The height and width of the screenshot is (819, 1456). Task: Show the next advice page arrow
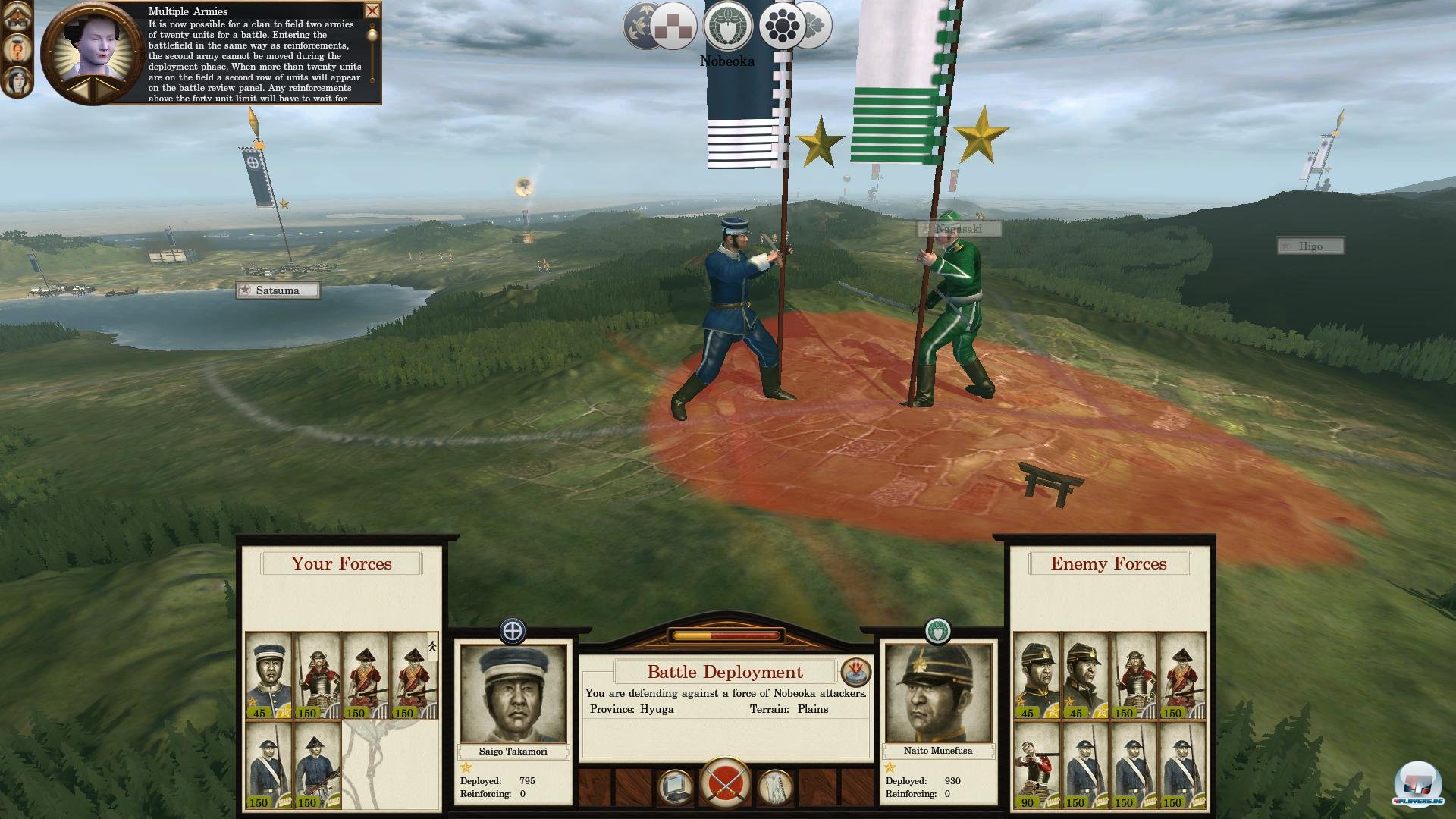coord(104,89)
